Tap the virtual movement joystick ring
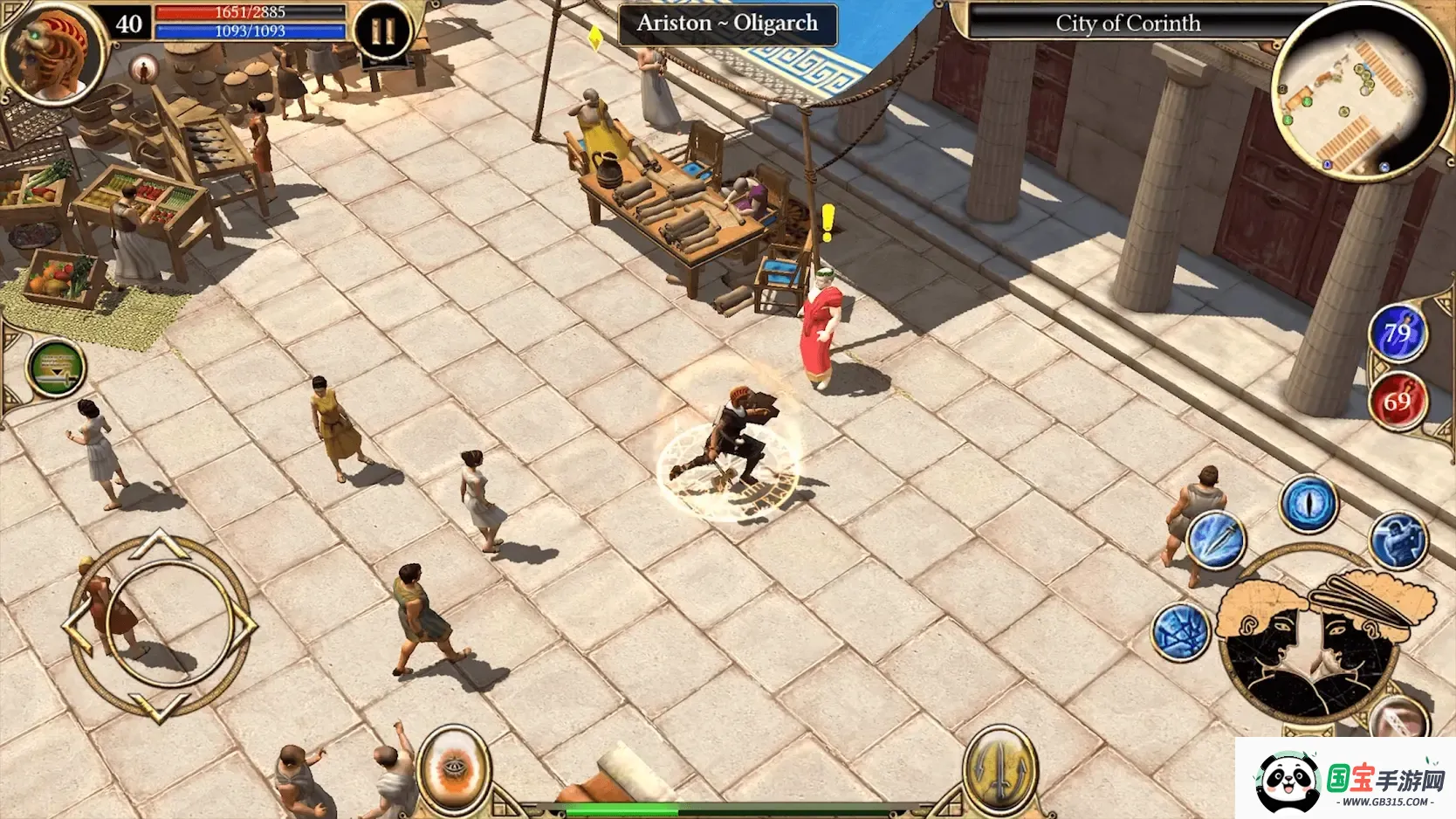 point(159,624)
